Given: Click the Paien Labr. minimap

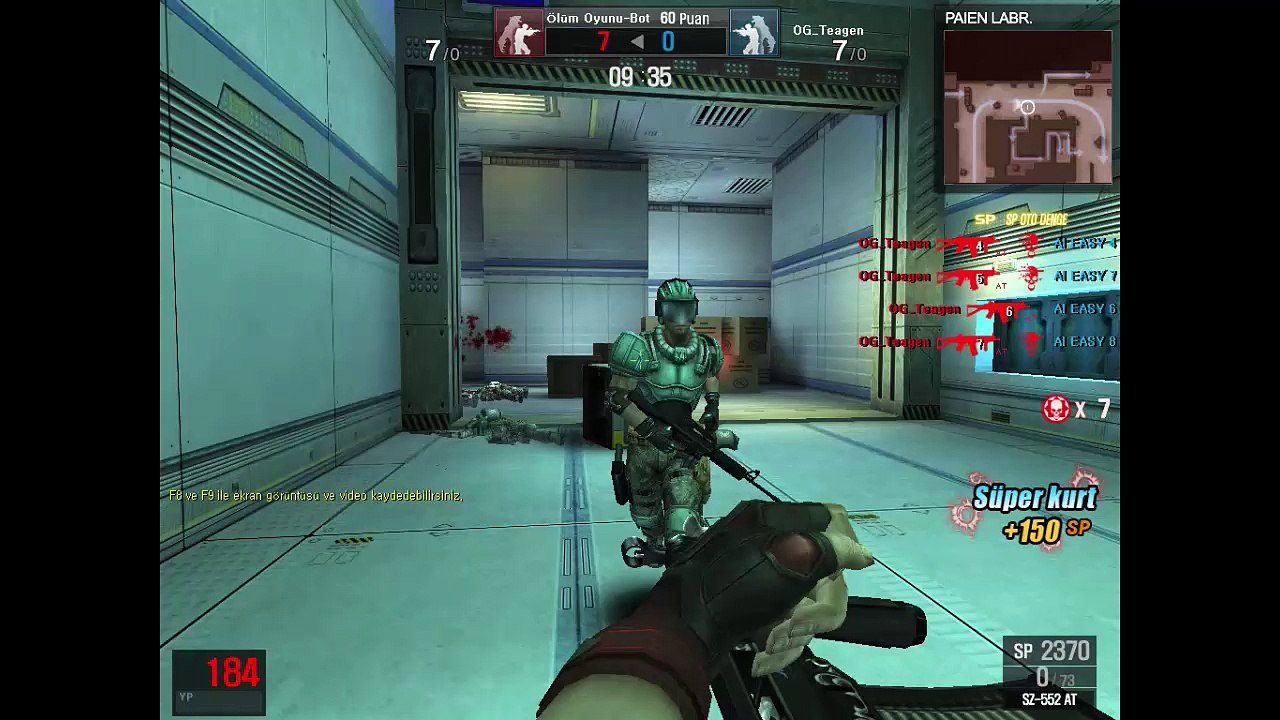Looking at the screenshot, I should 1027,108.
